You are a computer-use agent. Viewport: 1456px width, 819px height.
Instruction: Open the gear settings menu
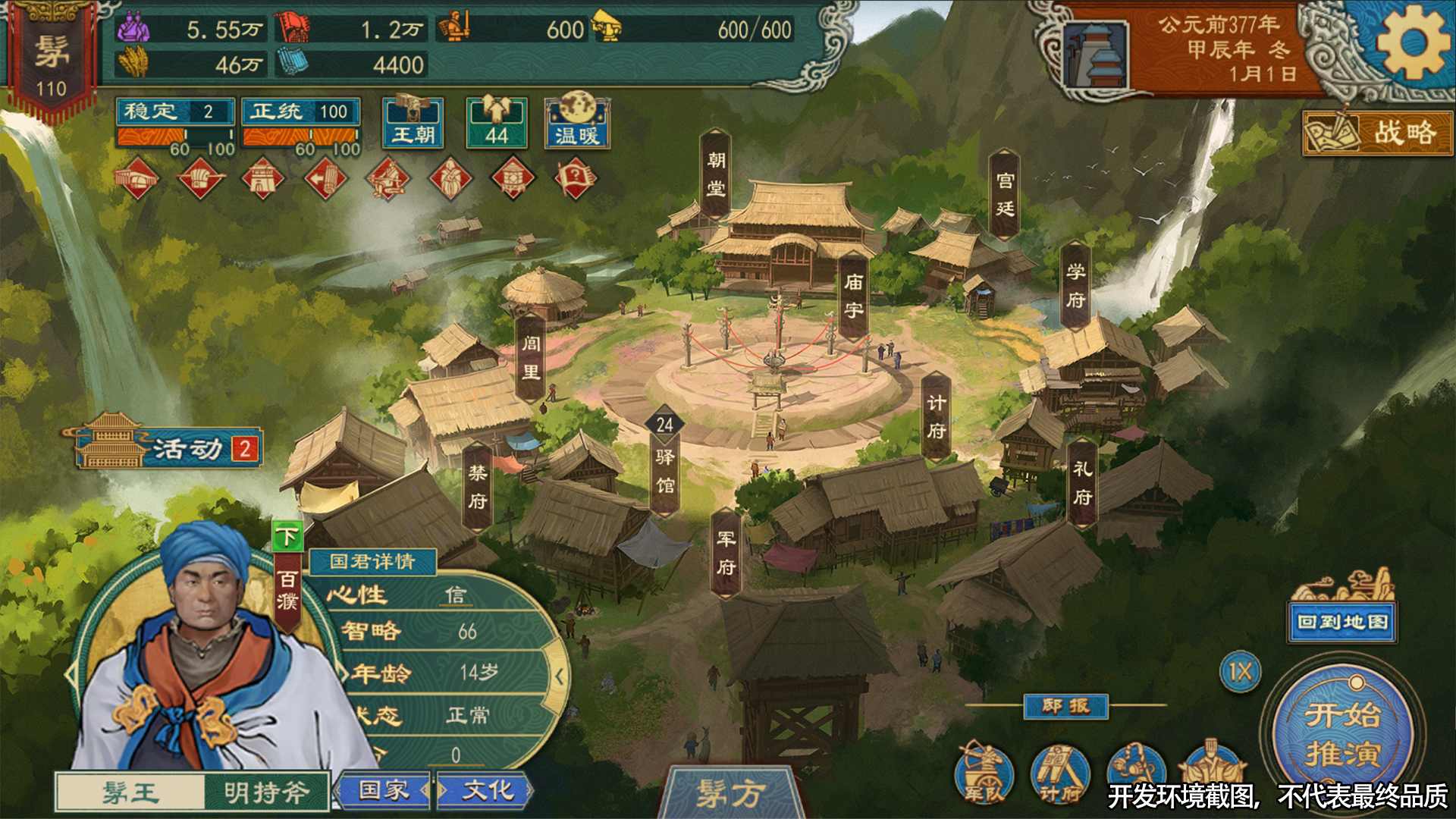(1411, 43)
